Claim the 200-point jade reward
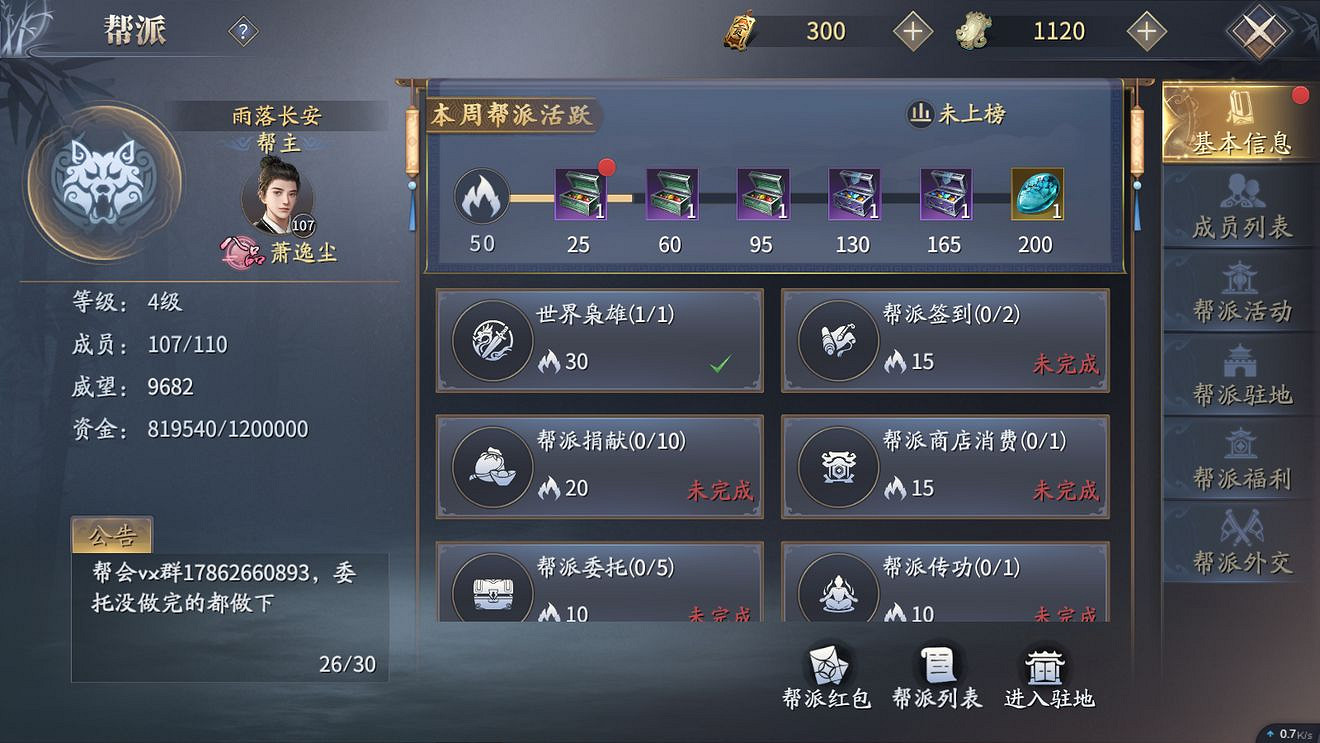Image resolution: width=1320 pixels, height=743 pixels. click(1036, 195)
